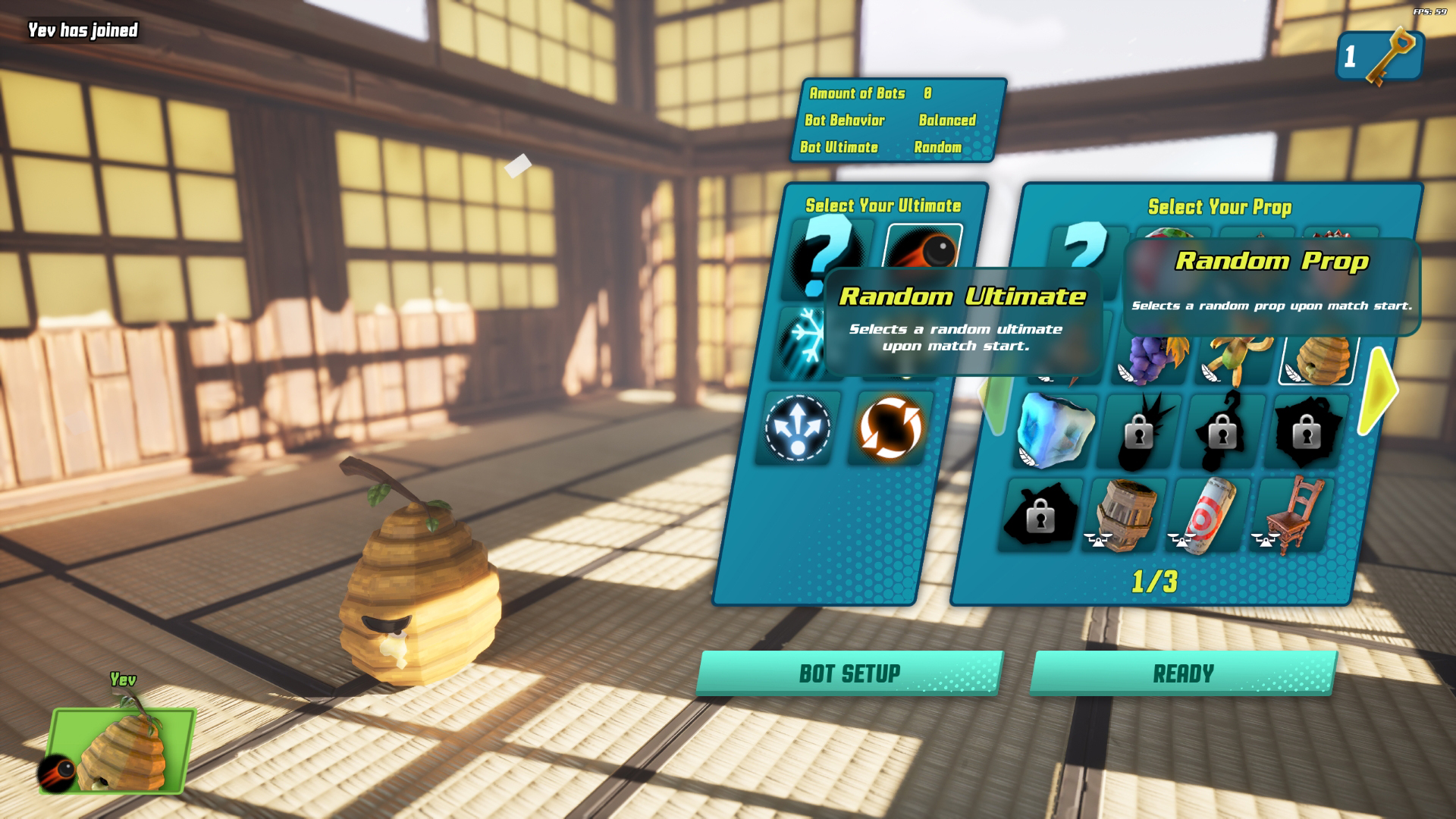Select the random prop question mark
This screenshot has width=1456, height=819.
pyautogui.click(x=1086, y=244)
